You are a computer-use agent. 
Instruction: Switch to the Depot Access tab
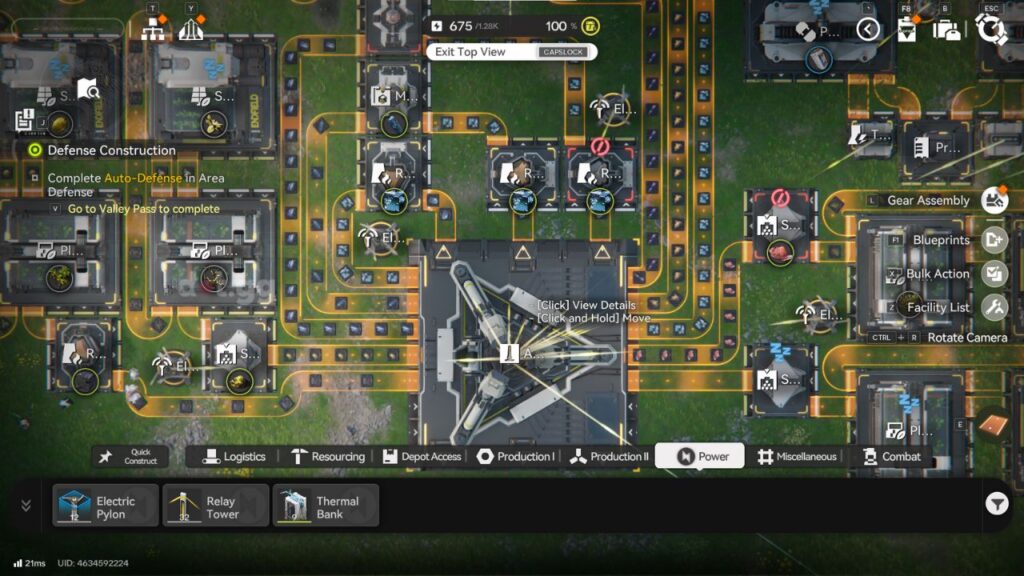coord(422,457)
